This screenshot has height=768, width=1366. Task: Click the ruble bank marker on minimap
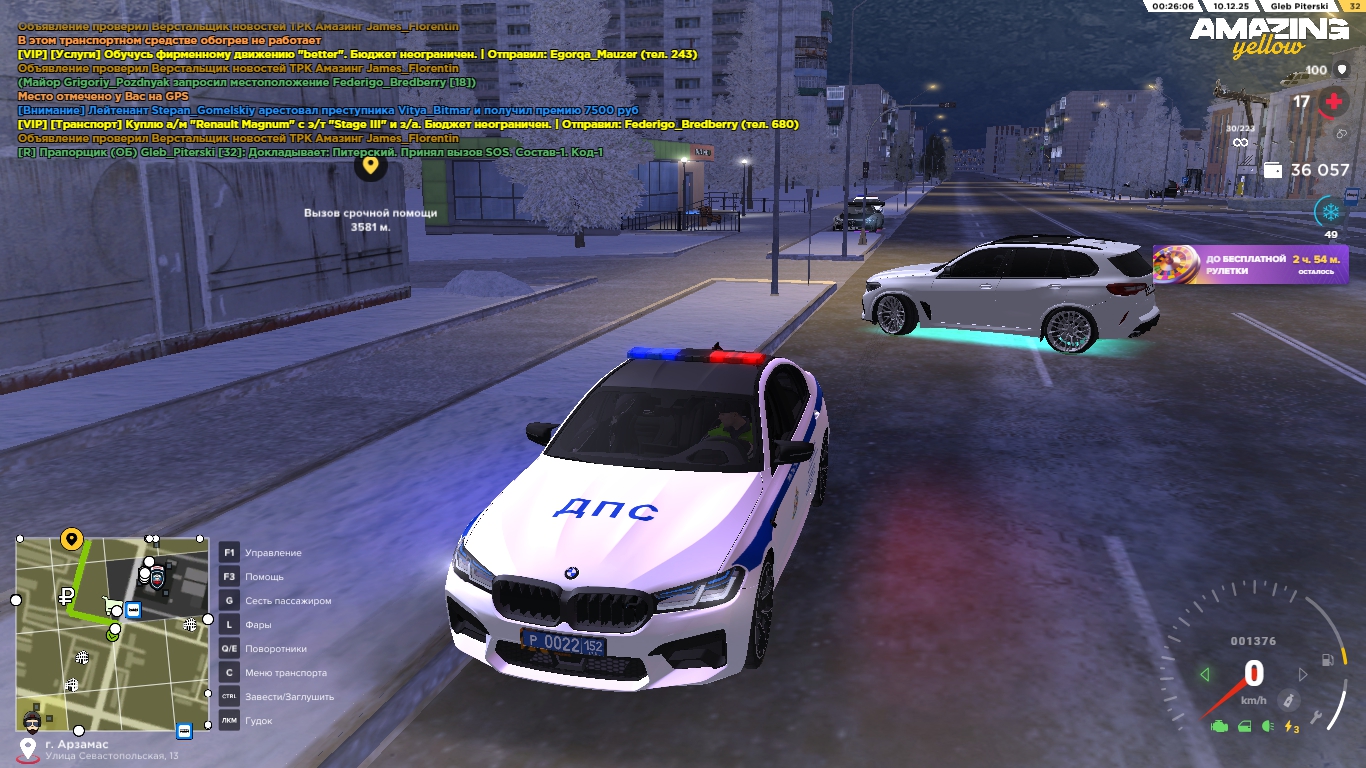[x=66, y=597]
